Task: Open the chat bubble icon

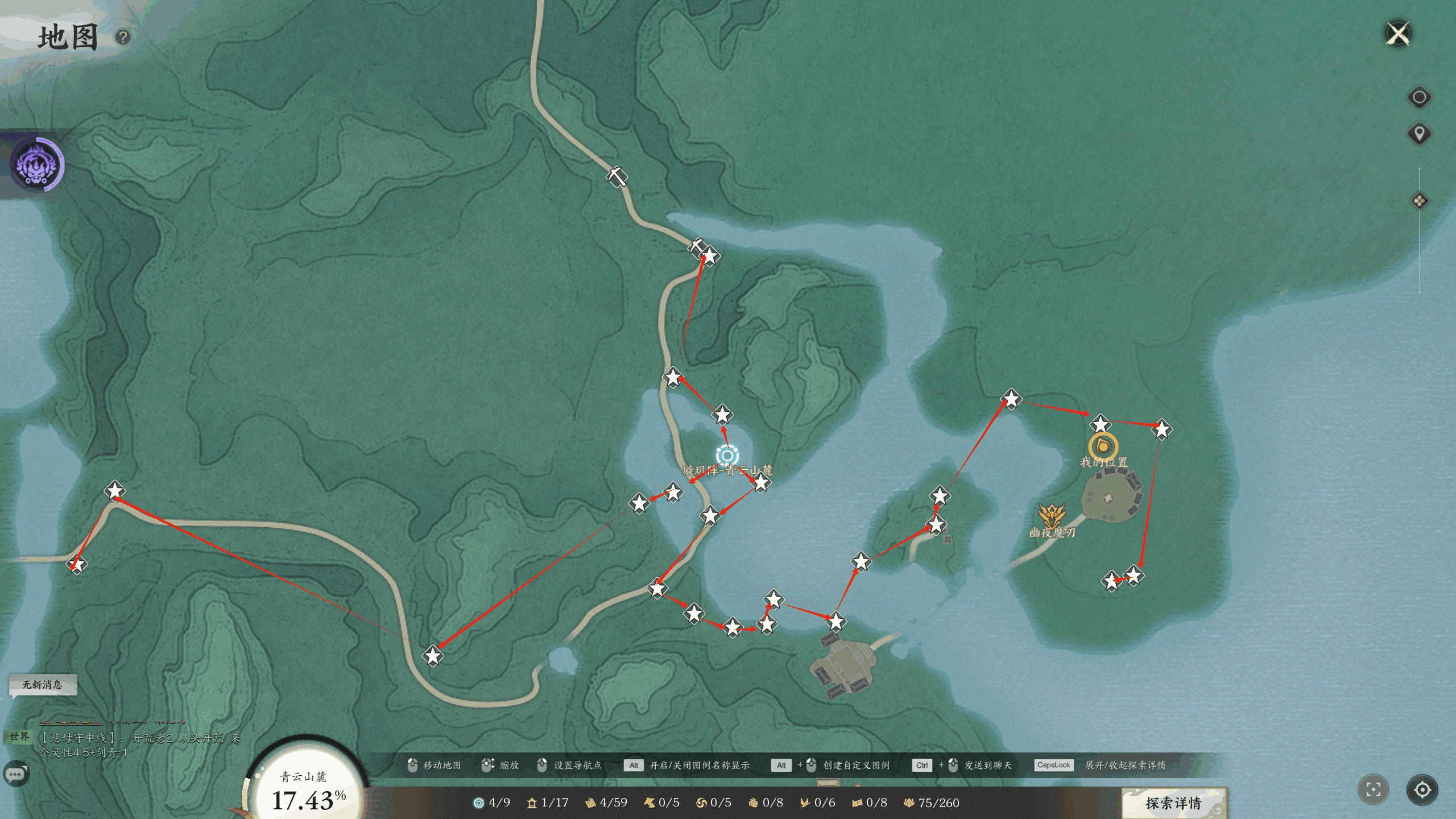Action: point(16,773)
